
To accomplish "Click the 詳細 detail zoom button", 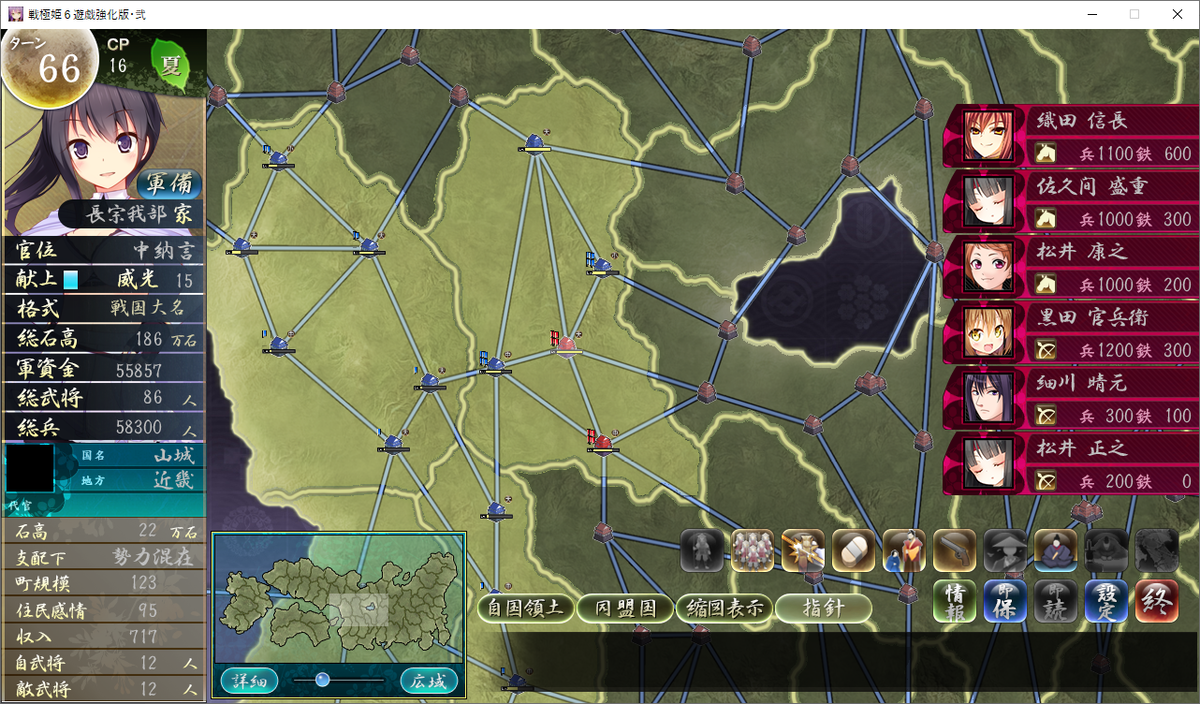I will (x=248, y=680).
